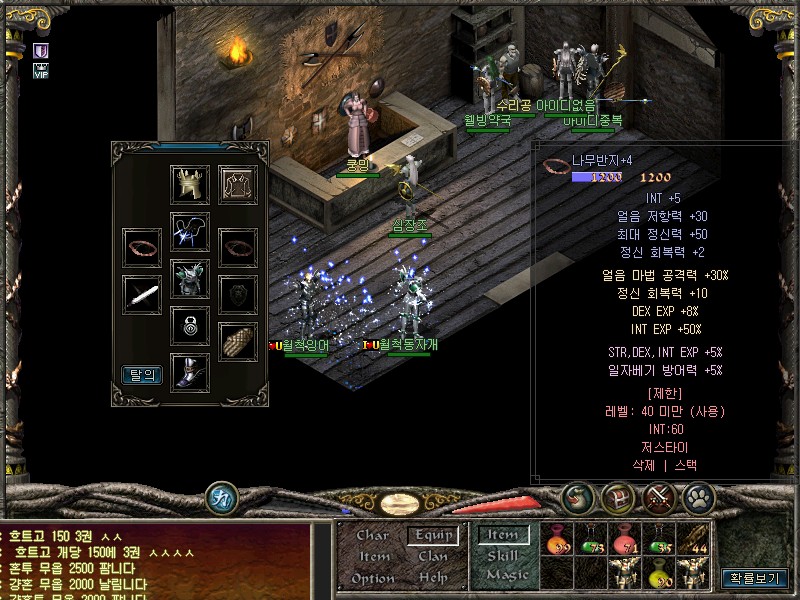Select the Equip menu entry

pos(434,535)
